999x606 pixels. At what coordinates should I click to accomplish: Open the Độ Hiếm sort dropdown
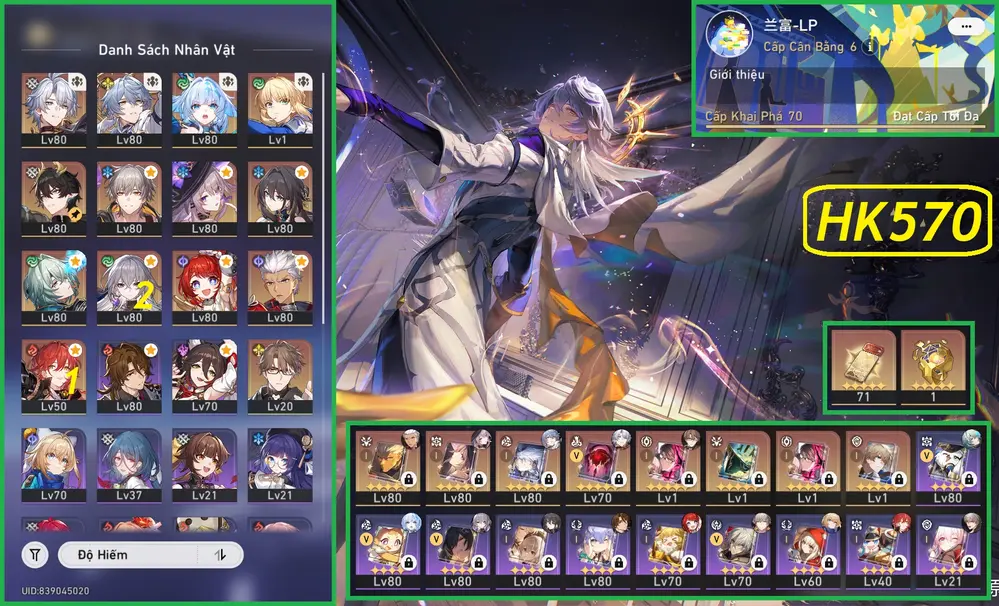pos(129,555)
